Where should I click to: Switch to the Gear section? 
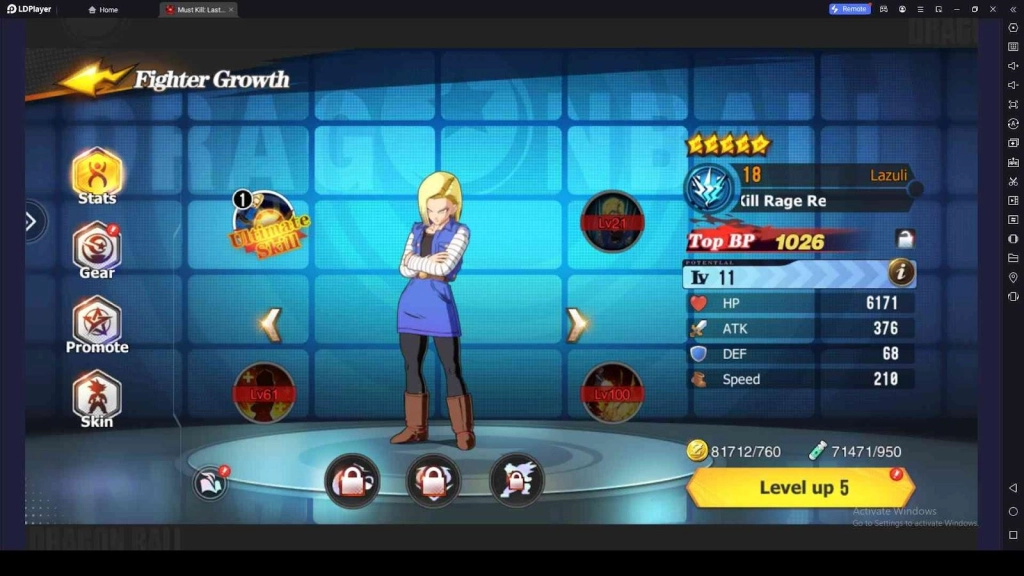(97, 249)
